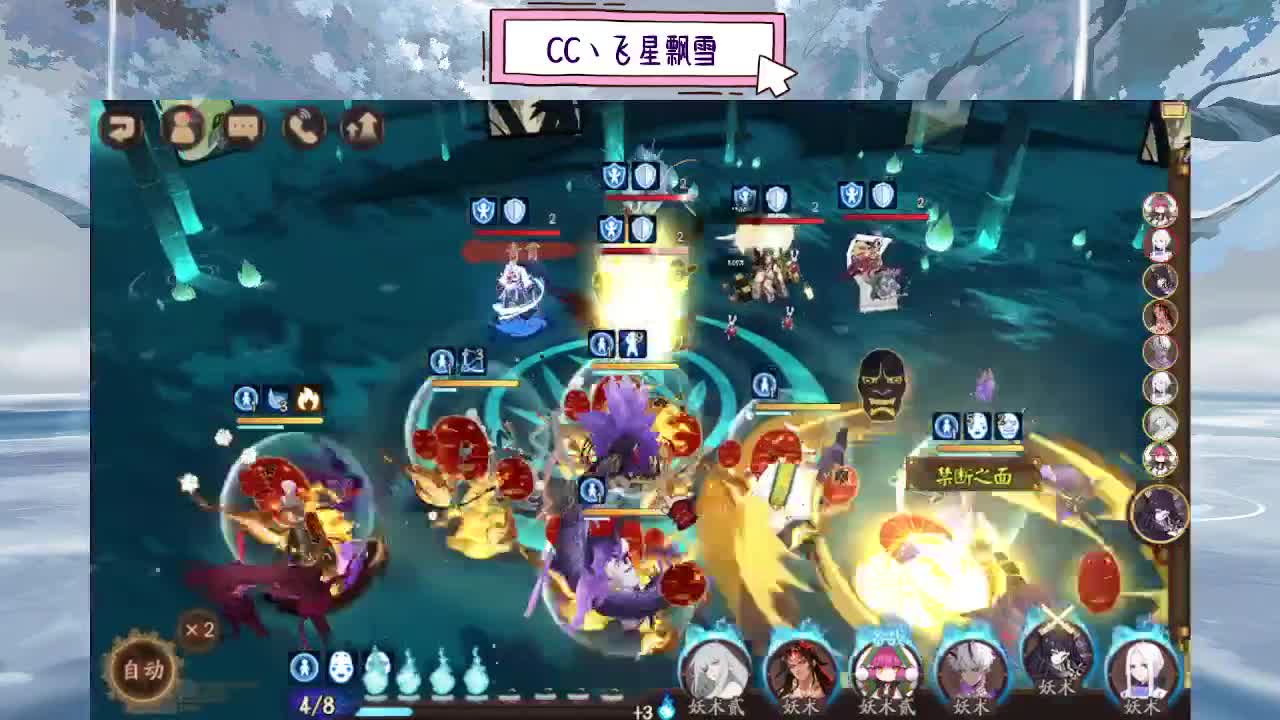
Task: Click the double up-arrow speed icon
Action: (362, 126)
